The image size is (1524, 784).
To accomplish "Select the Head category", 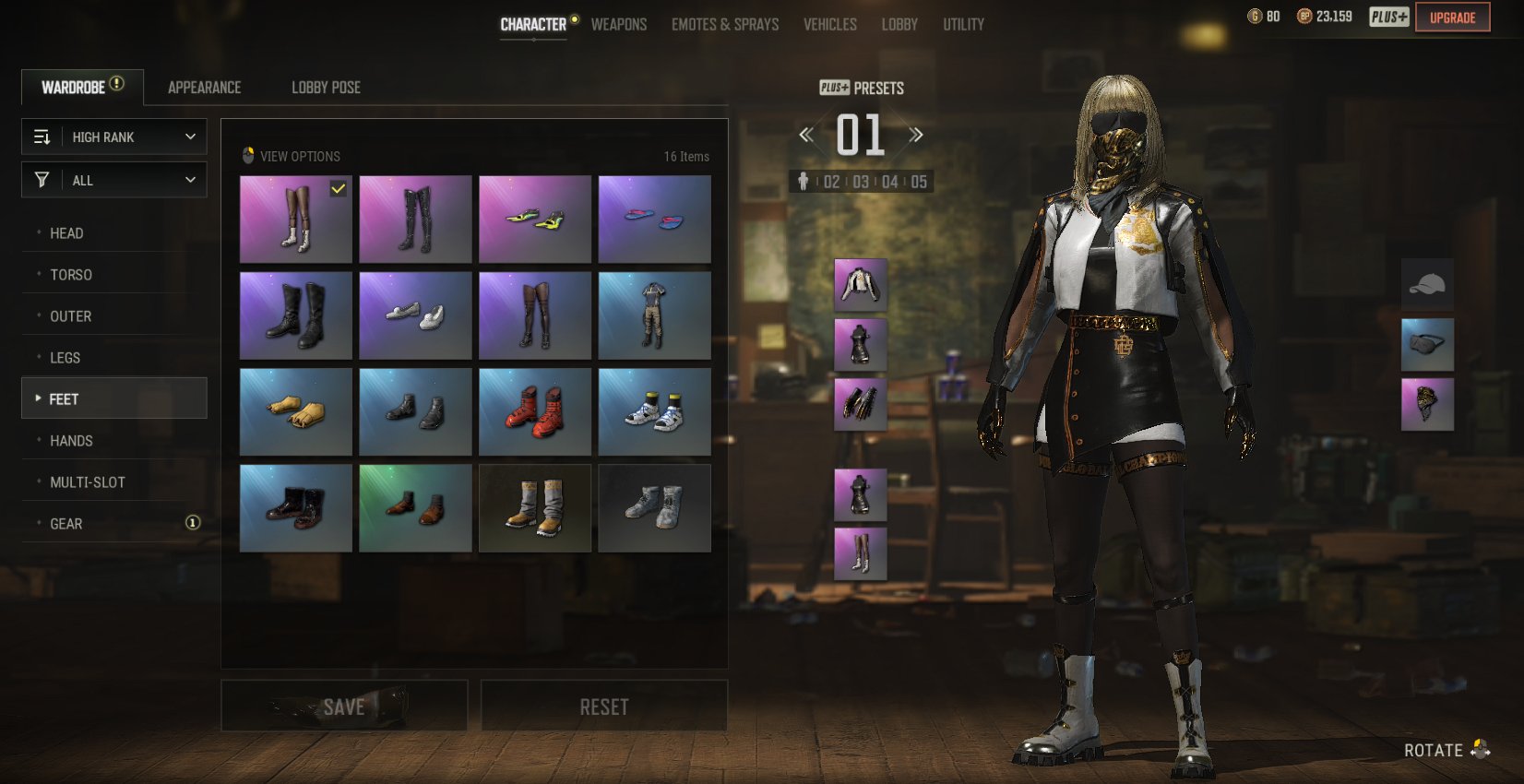I will [66, 233].
